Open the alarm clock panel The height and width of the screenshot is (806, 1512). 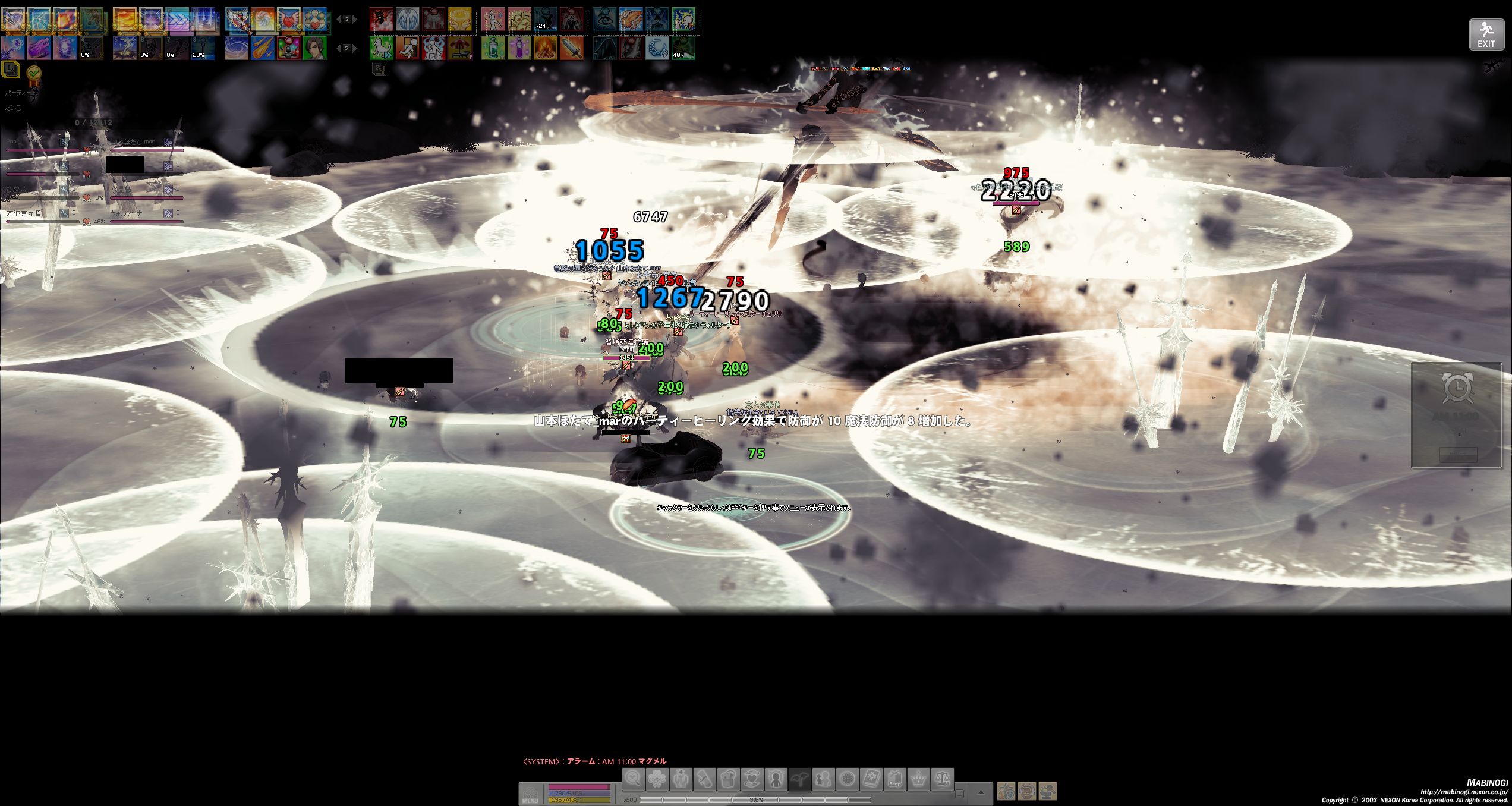pyautogui.click(x=1457, y=389)
